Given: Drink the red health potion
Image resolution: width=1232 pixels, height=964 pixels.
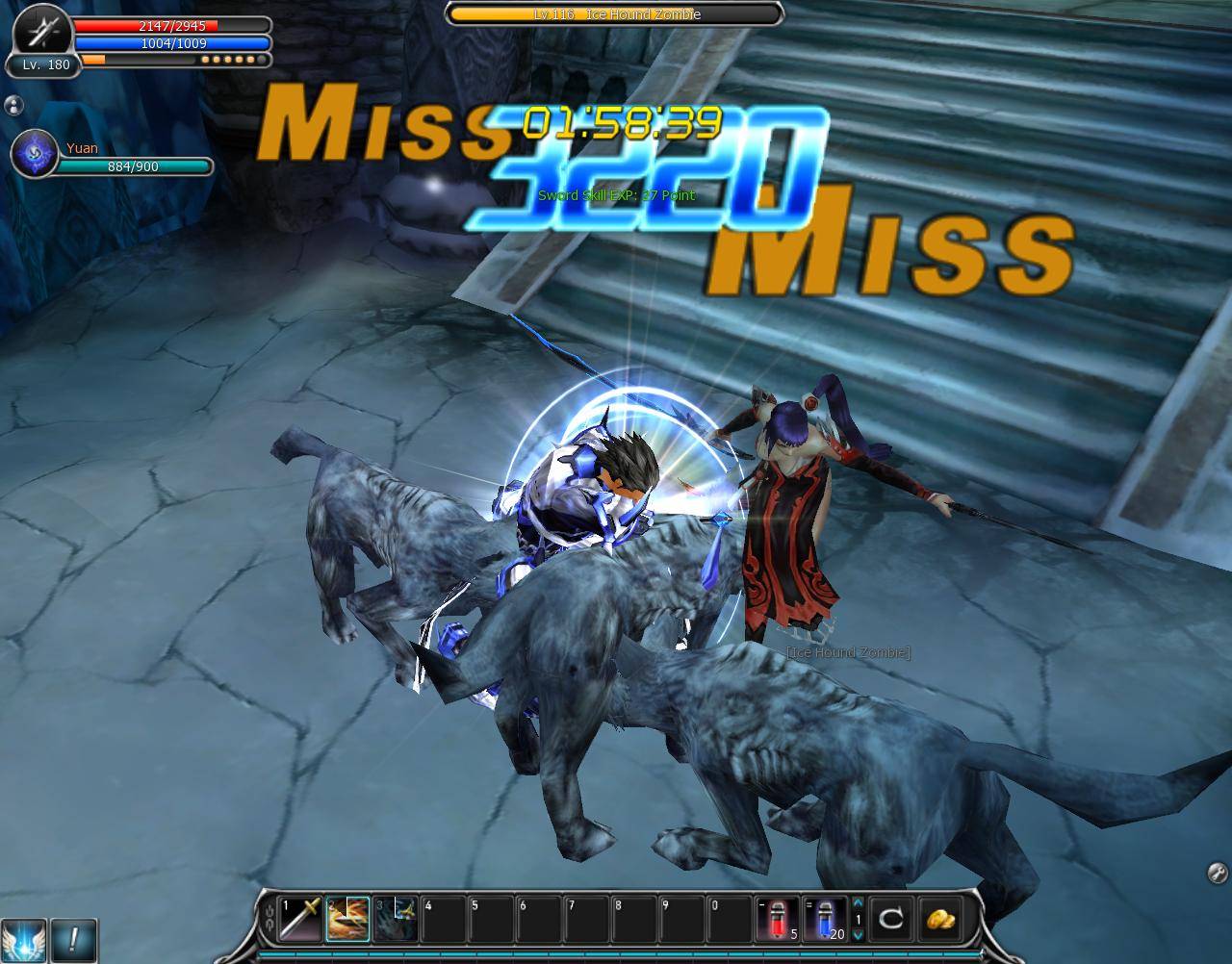Looking at the screenshot, I should 778,919.
